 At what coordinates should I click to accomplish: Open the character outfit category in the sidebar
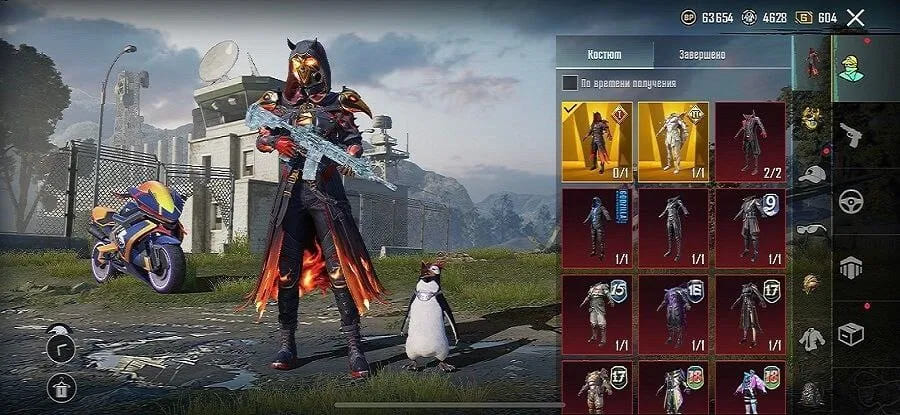[853, 69]
